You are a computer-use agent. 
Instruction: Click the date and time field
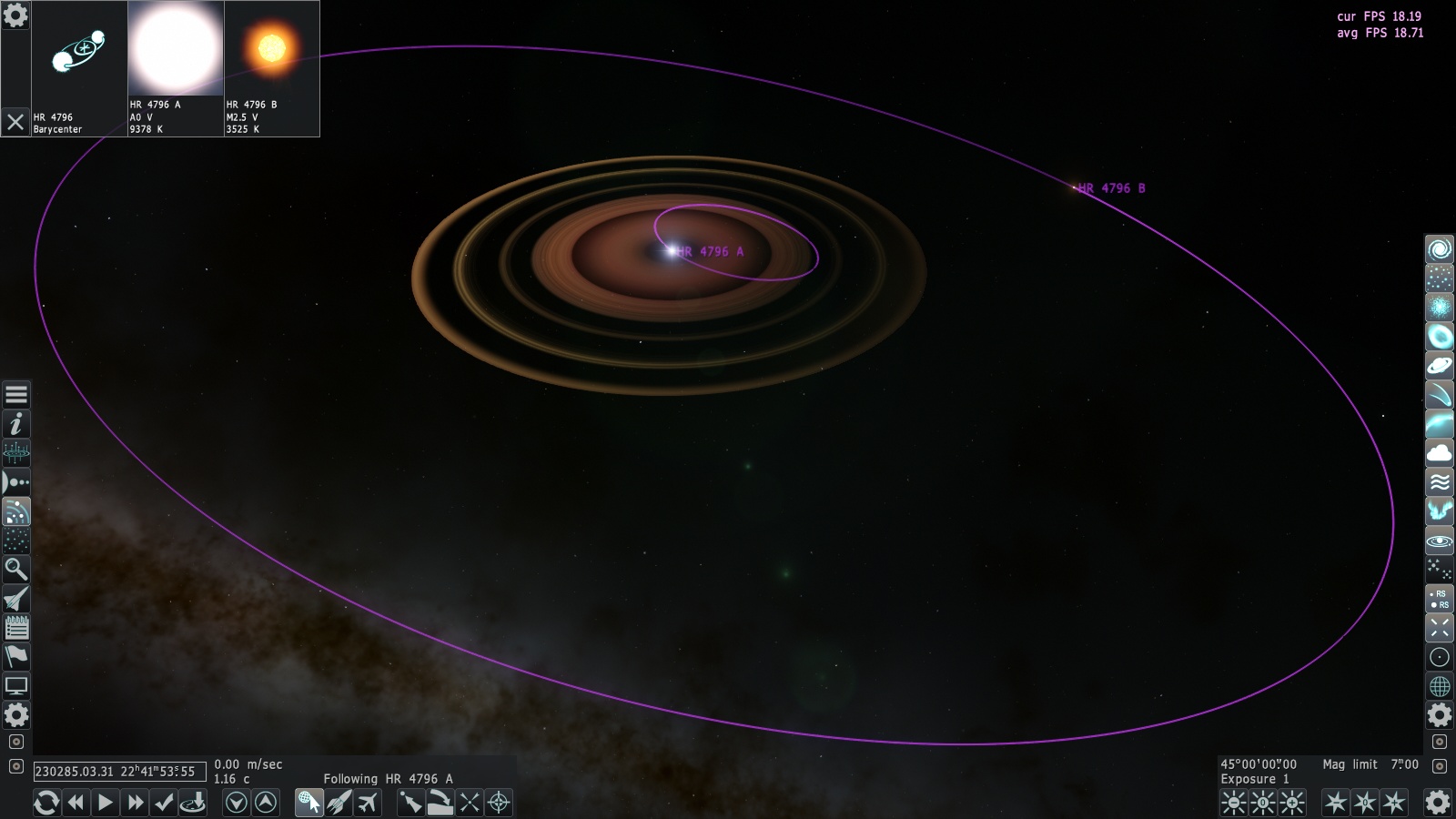click(119, 772)
